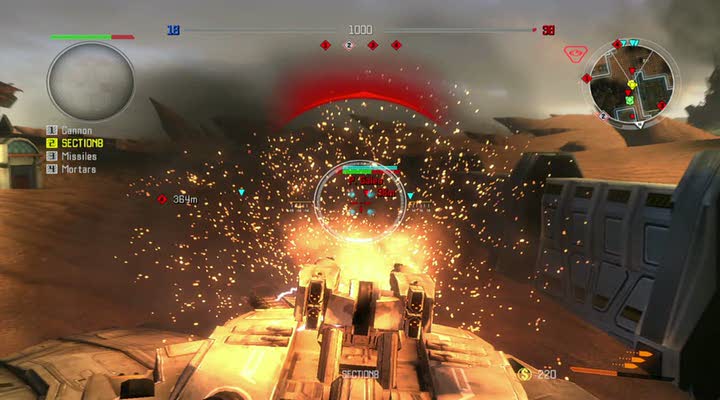720x400 pixels.
Task: Open the circular minimap
Action: tap(633, 82)
